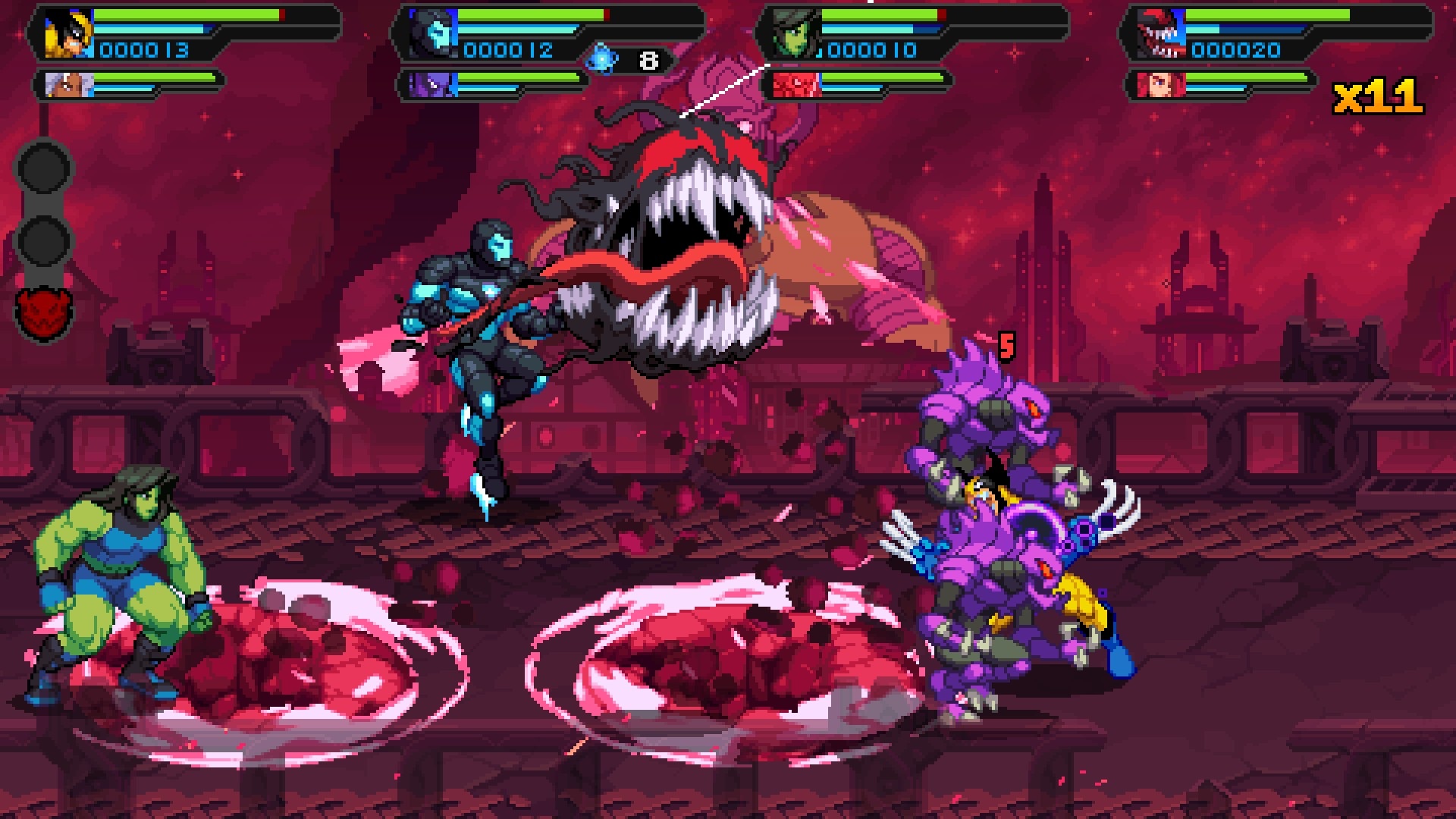
Task: Click the red partner portrait under She-Hulk
Action: point(795,84)
